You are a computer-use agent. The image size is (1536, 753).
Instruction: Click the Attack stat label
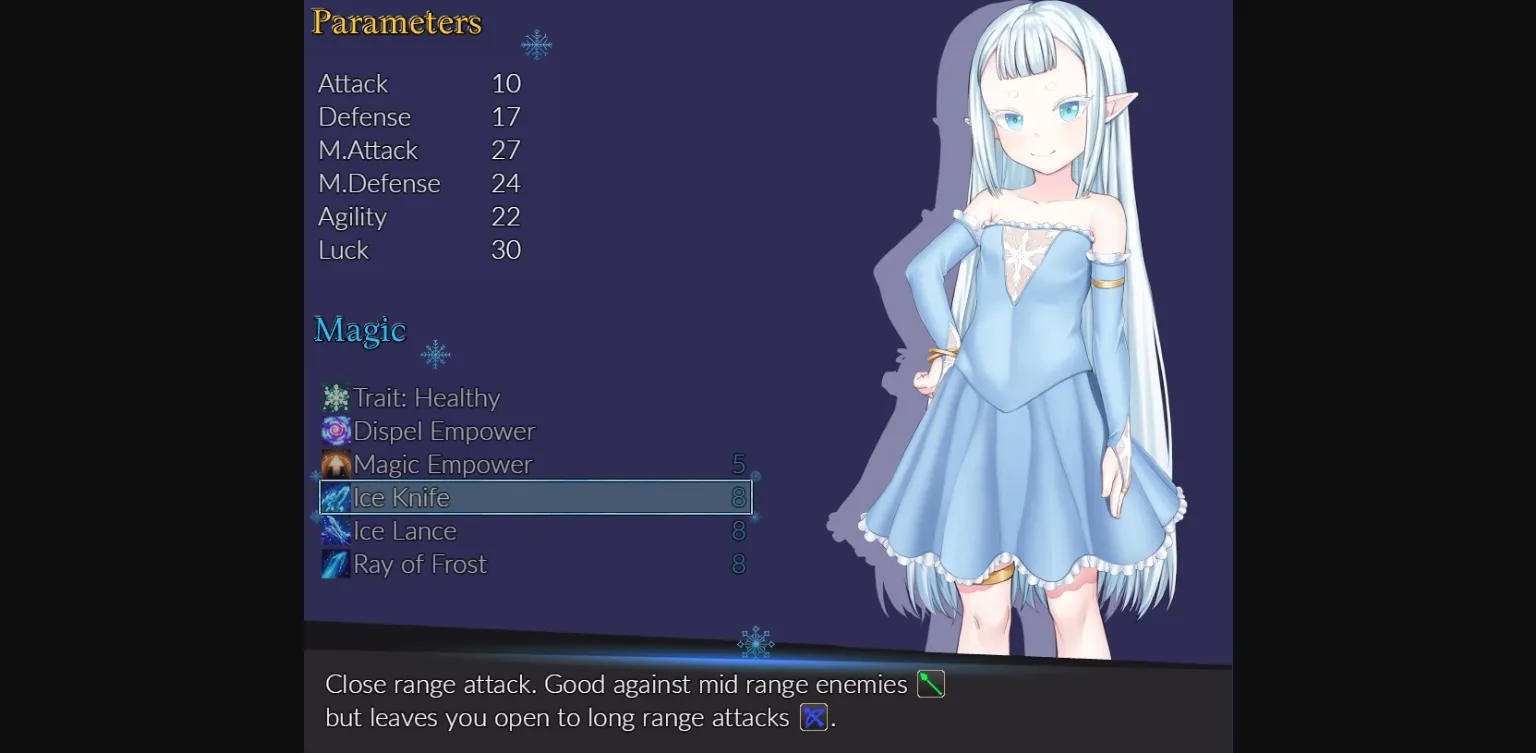point(352,84)
